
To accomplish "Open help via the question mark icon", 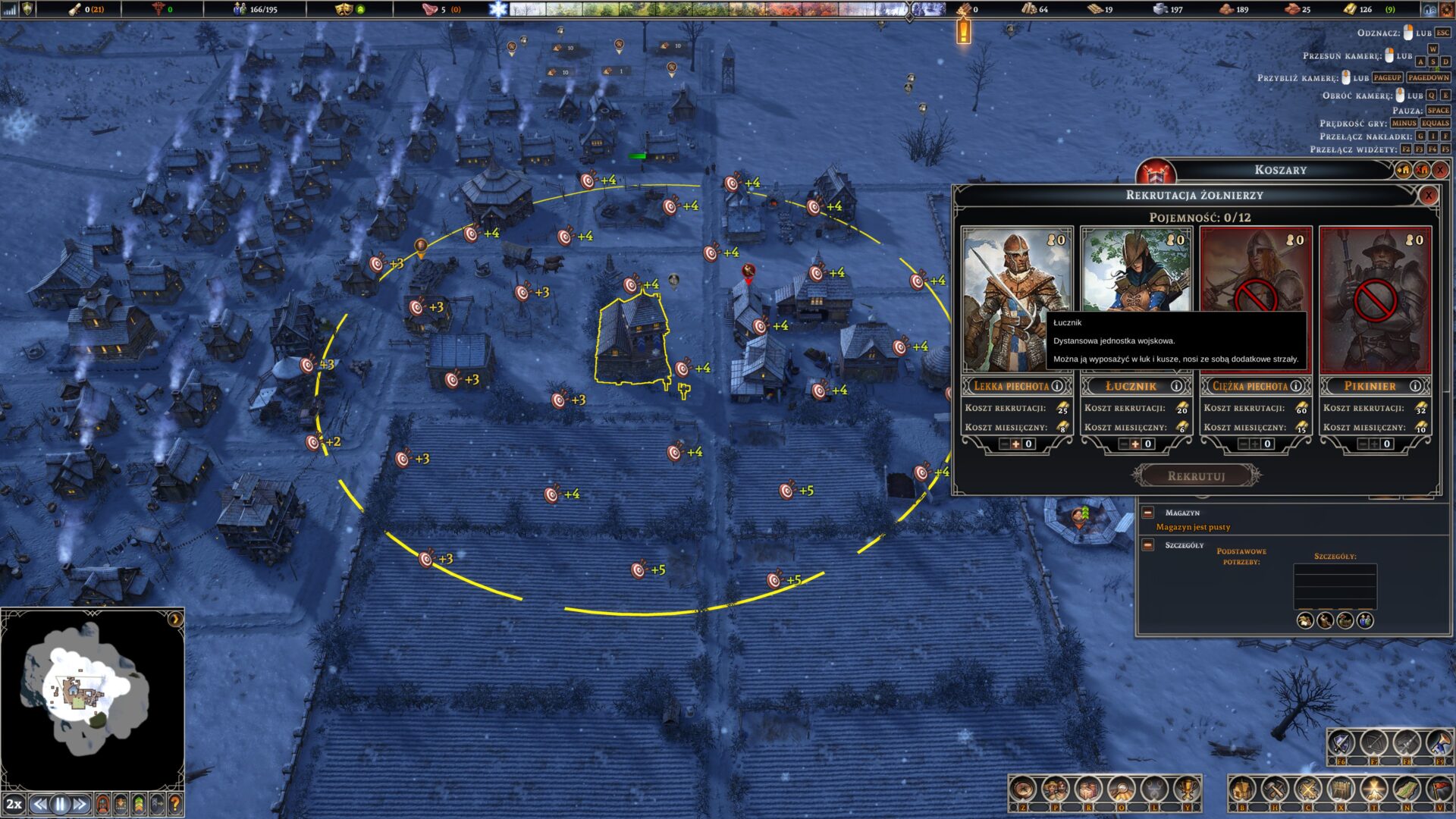I will [x=175, y=804].
